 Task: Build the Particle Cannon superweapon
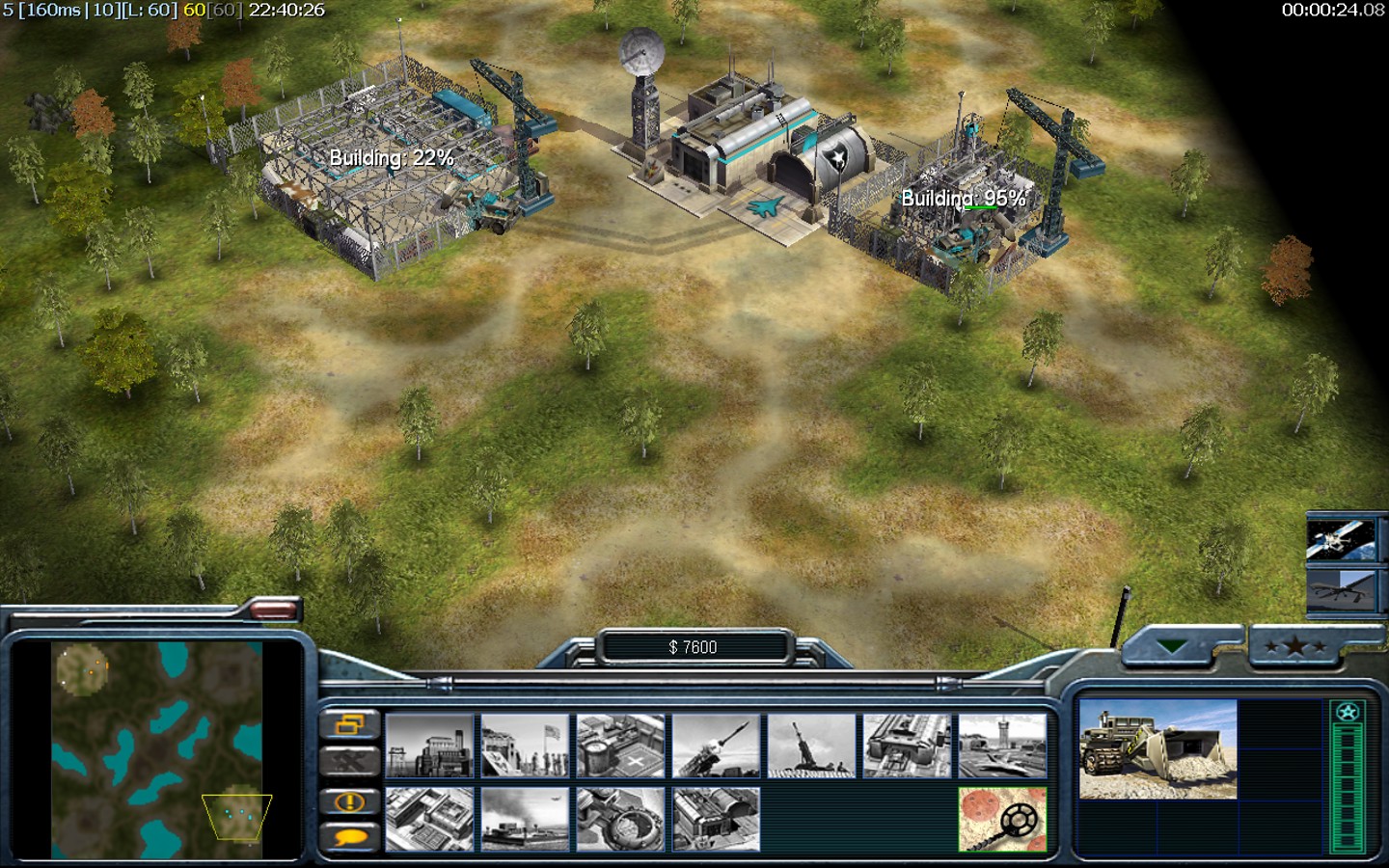[x=620, y=819]
